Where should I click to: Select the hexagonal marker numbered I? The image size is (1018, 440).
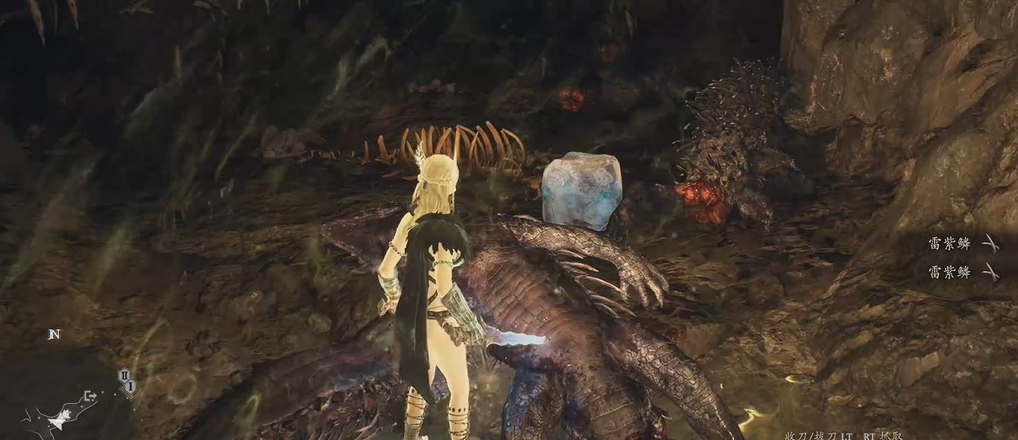coord(129,386)
